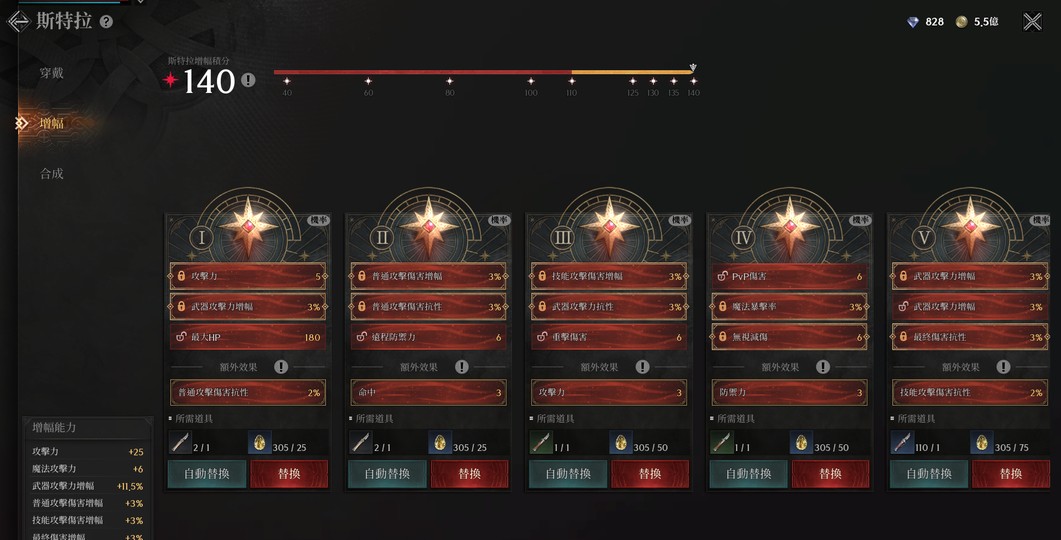This screenshot has width=1061, height=540.
Task: Close the 斯特拉 screen with the X
Action: tap(1032, 21)
